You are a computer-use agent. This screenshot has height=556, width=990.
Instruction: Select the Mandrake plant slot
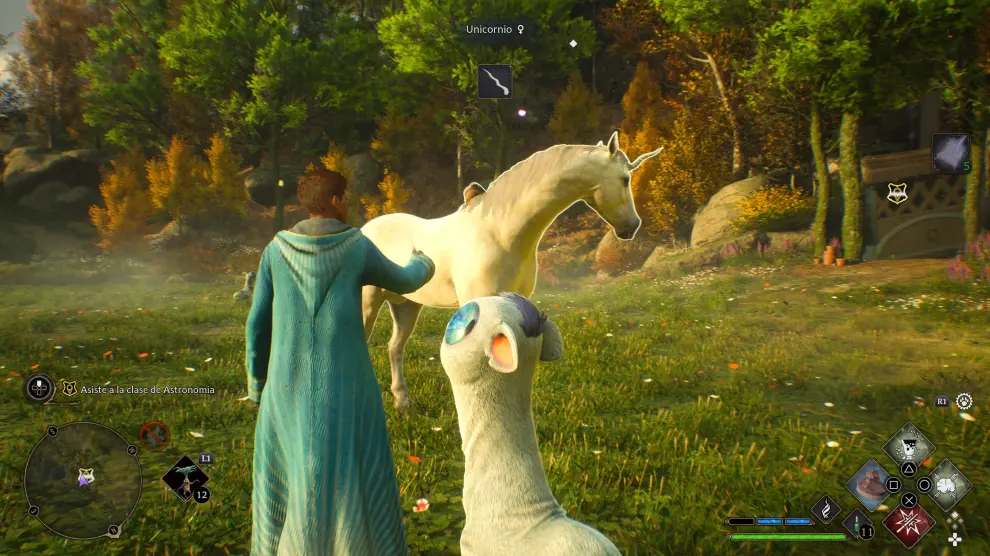tap(186, 477)
